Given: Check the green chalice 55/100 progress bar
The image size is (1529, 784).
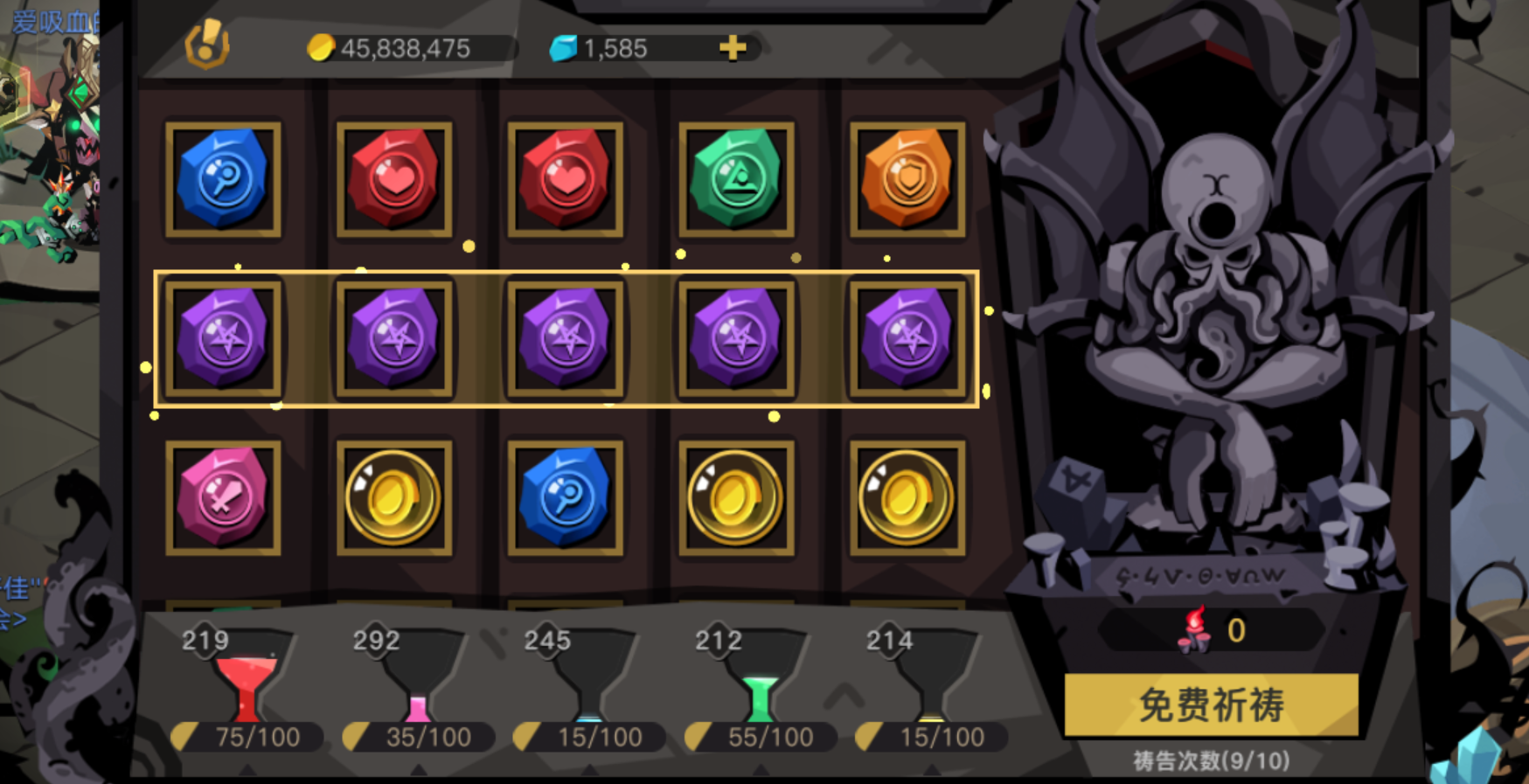Looking at the screenshot, I should [x=757, y=737].
